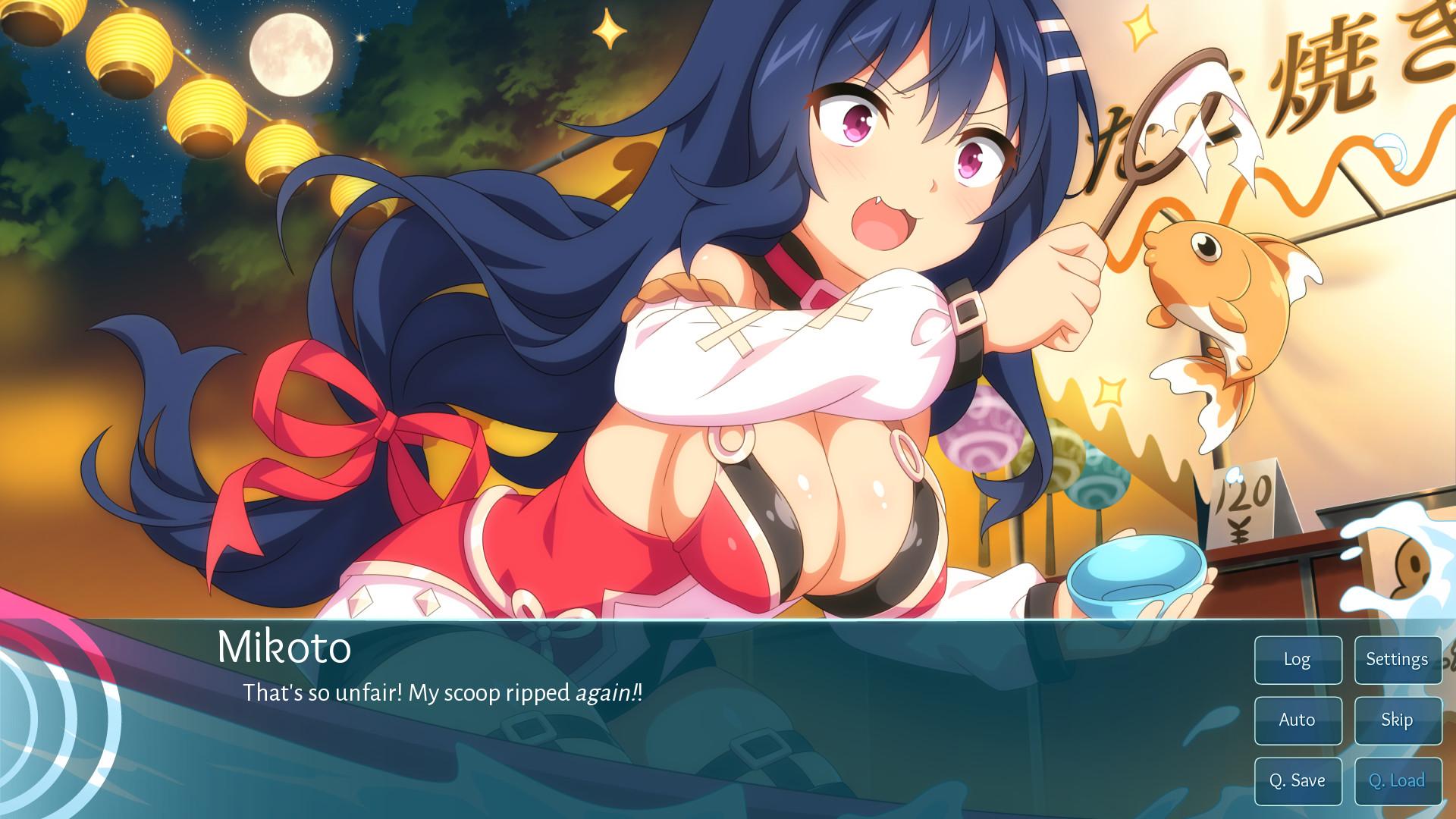
Task: Quick save using the Q. Save button
Action: (x=1297, y=780)
